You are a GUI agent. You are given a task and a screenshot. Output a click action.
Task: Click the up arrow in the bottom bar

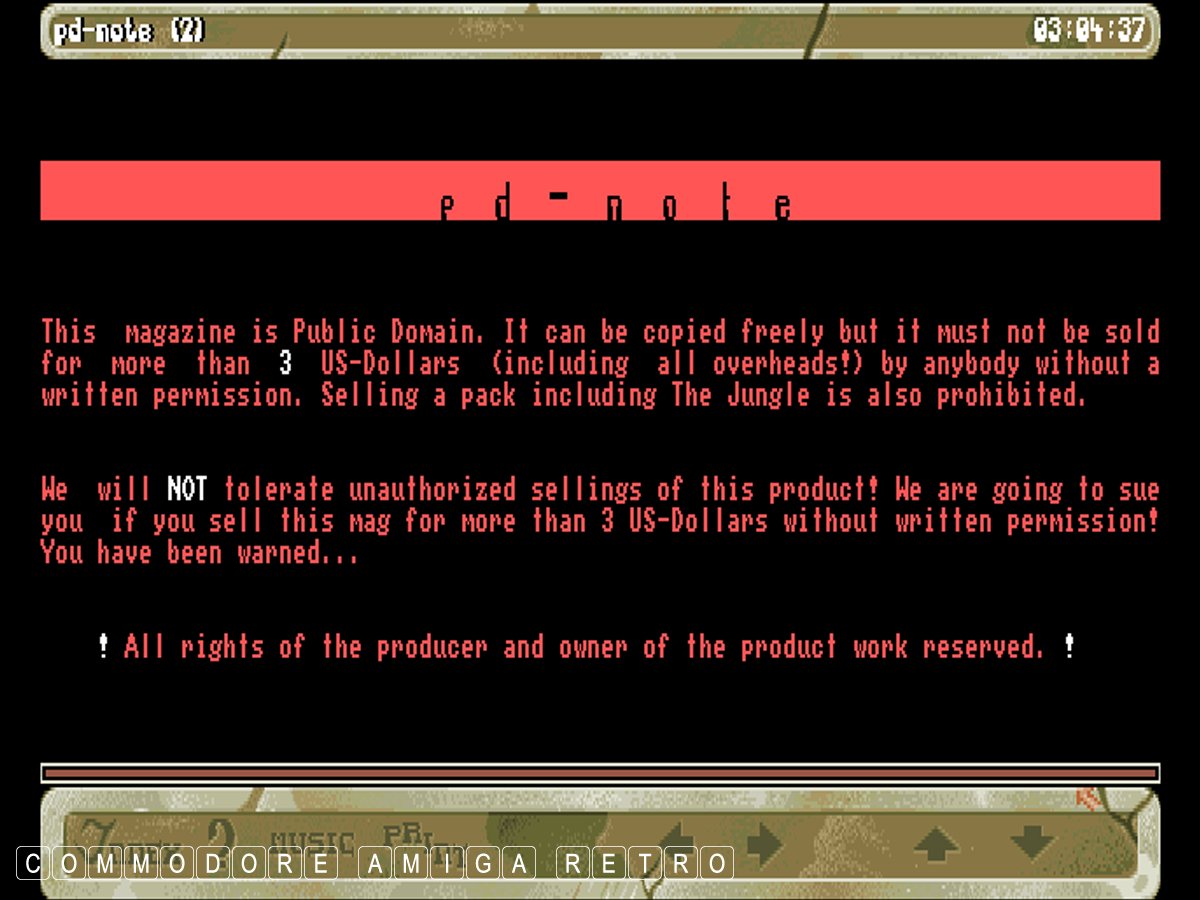(x=936, y=845)
